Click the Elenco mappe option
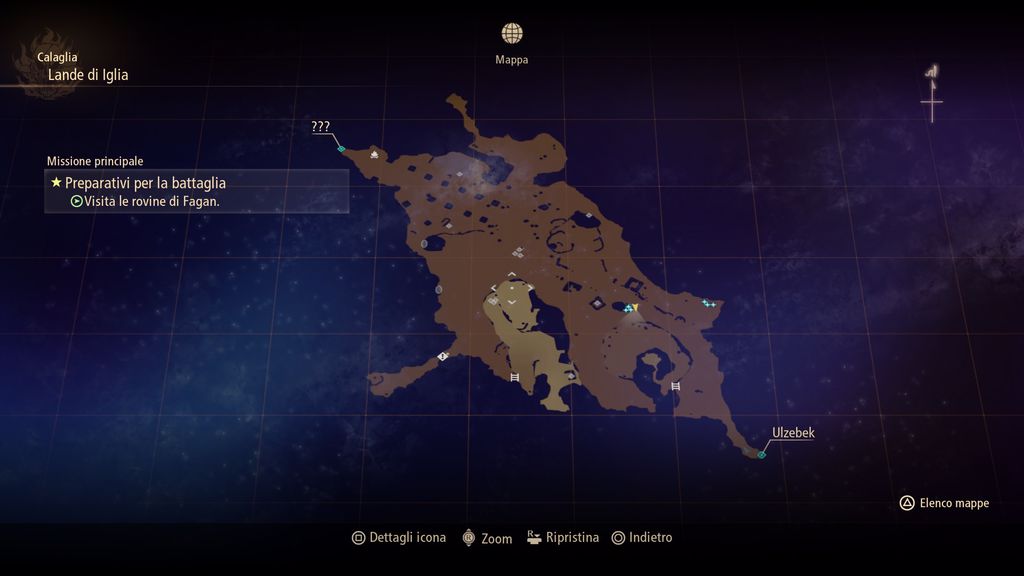Image resolution: width=1024 pixels, height=576 pixels. click(x=944, y=503)
